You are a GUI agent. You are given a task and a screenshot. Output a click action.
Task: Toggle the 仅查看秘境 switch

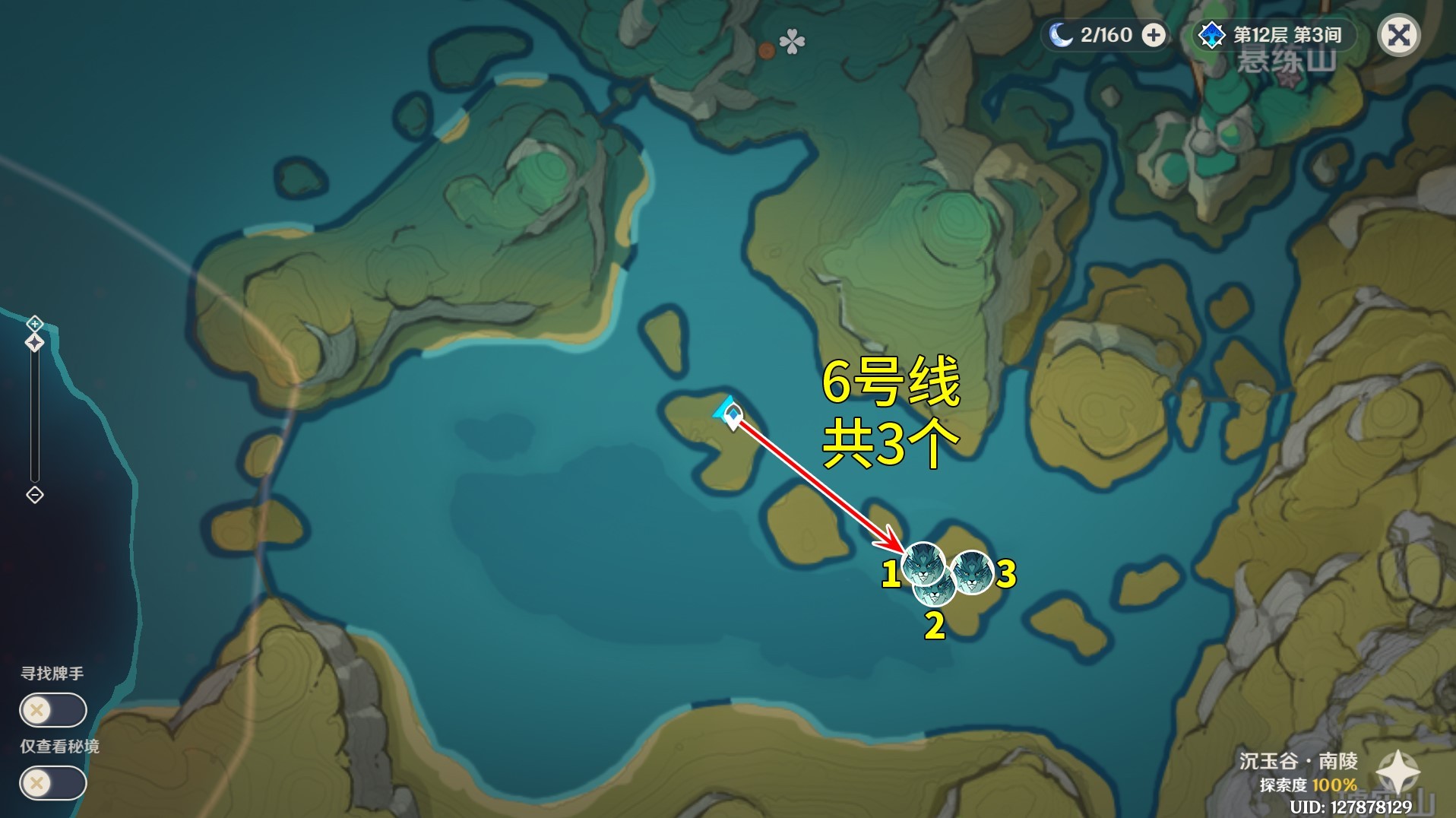[52, 783]
